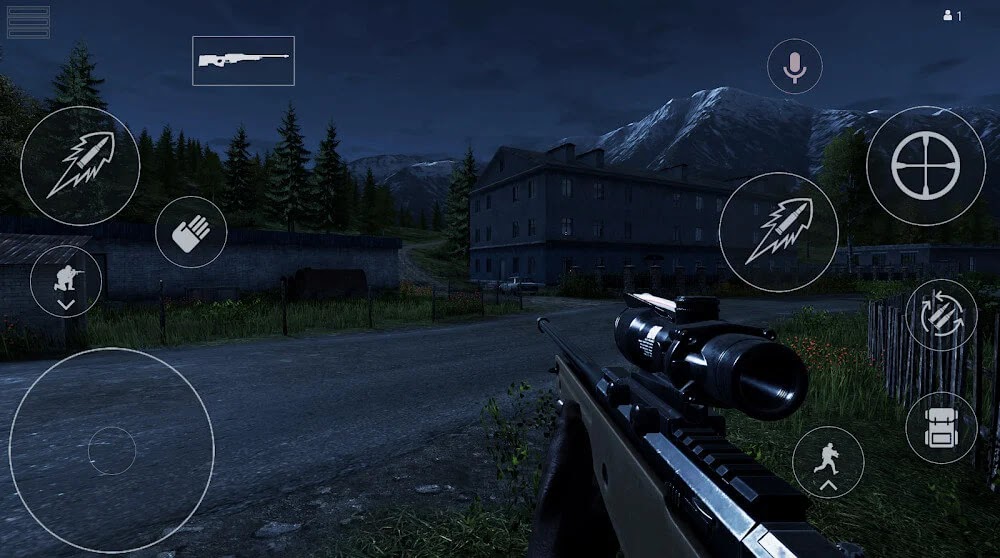The width and height of the screenshot is (1000, 558).
Task: Activate the crouch stance button
Action: point(66,282)
